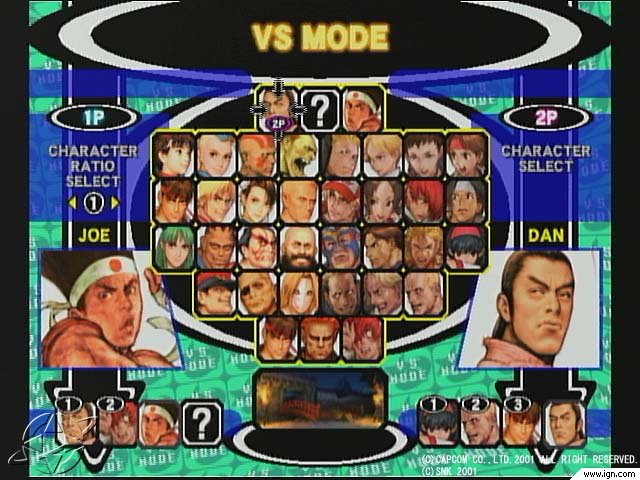Choose eyepatch-wearing Sagat
The width and height of the screenshot is (640, 480).
point(256,292)
